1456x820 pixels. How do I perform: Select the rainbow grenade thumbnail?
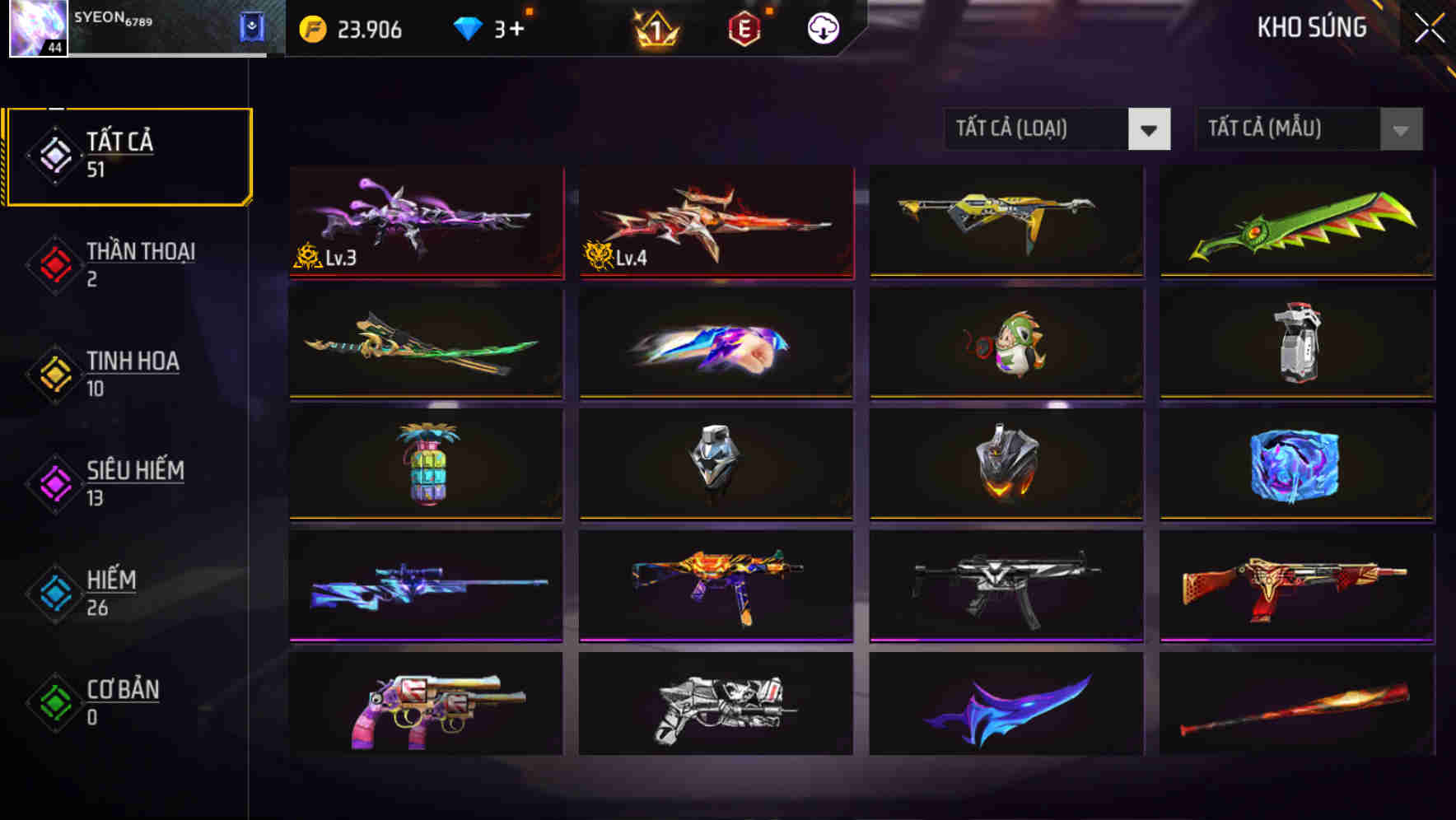pyautogui.click(x=425, y=465)
